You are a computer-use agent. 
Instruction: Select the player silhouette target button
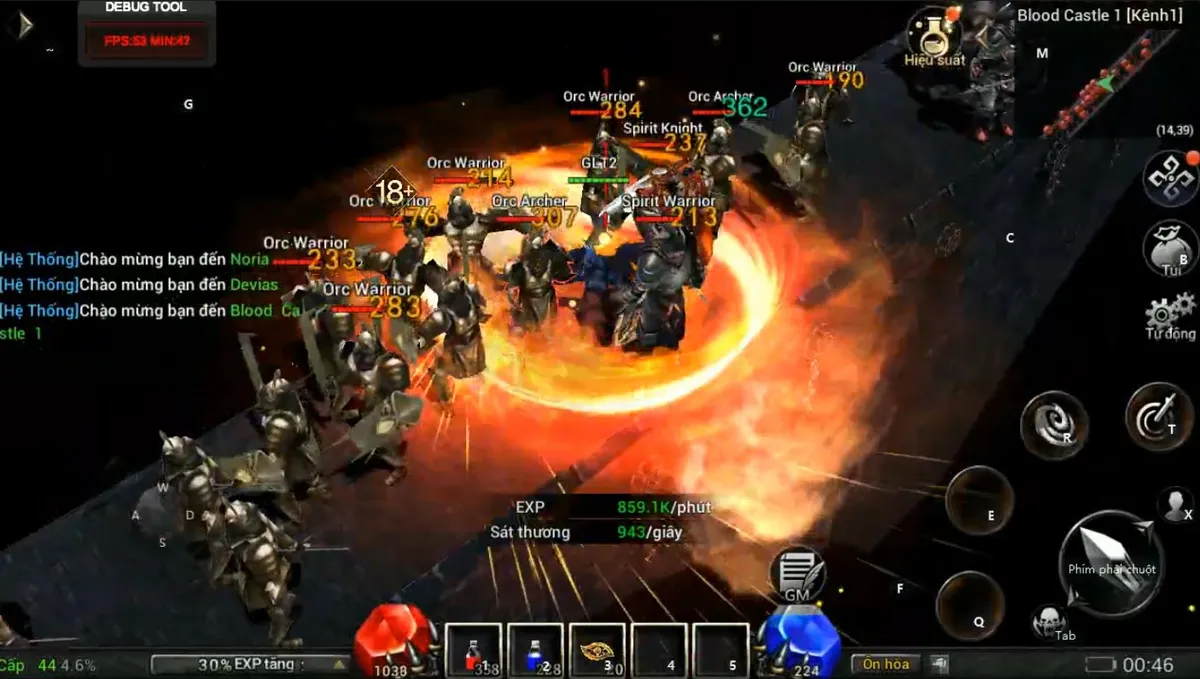point(1175,504)
